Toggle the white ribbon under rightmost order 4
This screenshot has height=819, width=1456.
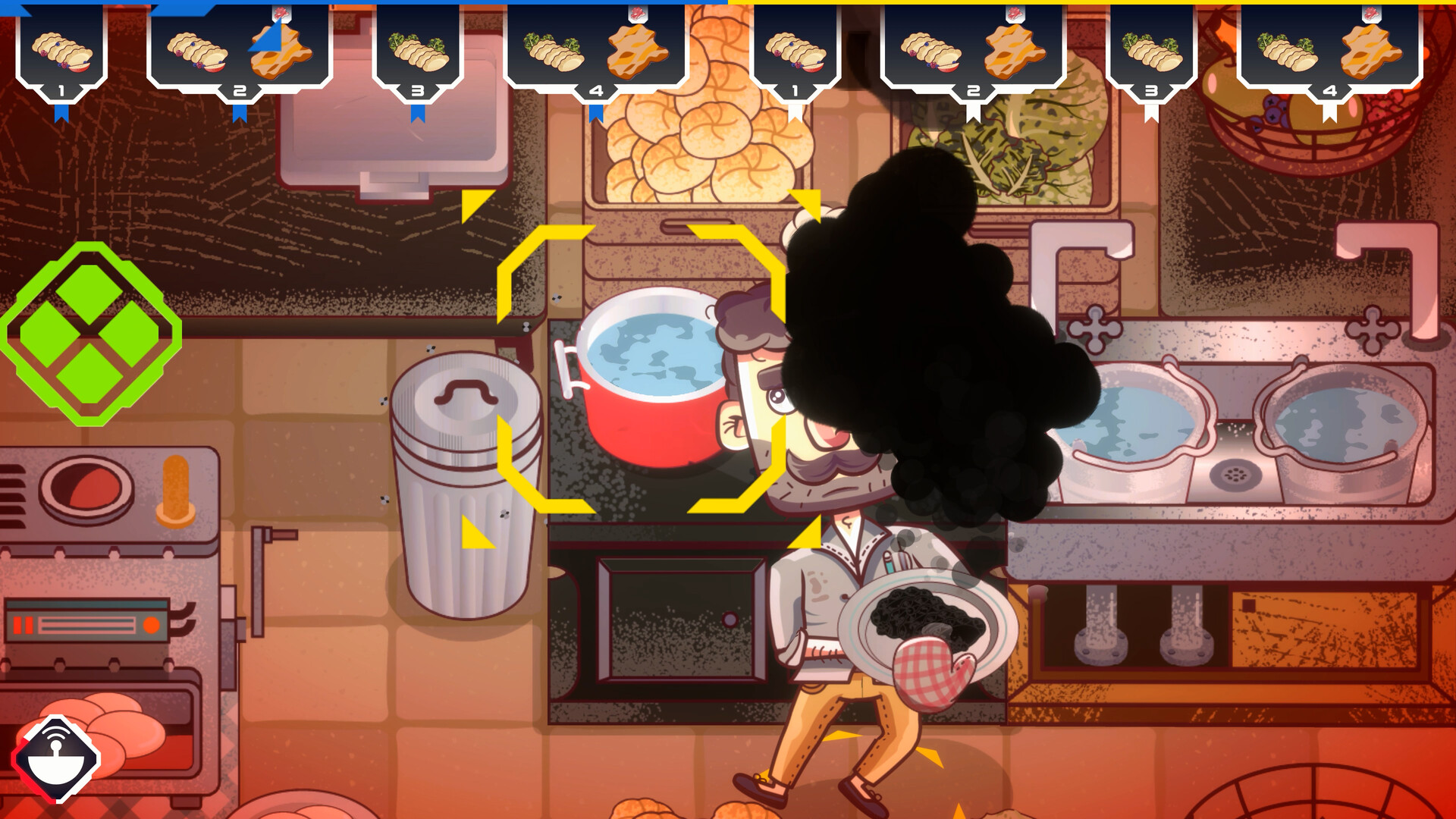tap(1330, 114)
